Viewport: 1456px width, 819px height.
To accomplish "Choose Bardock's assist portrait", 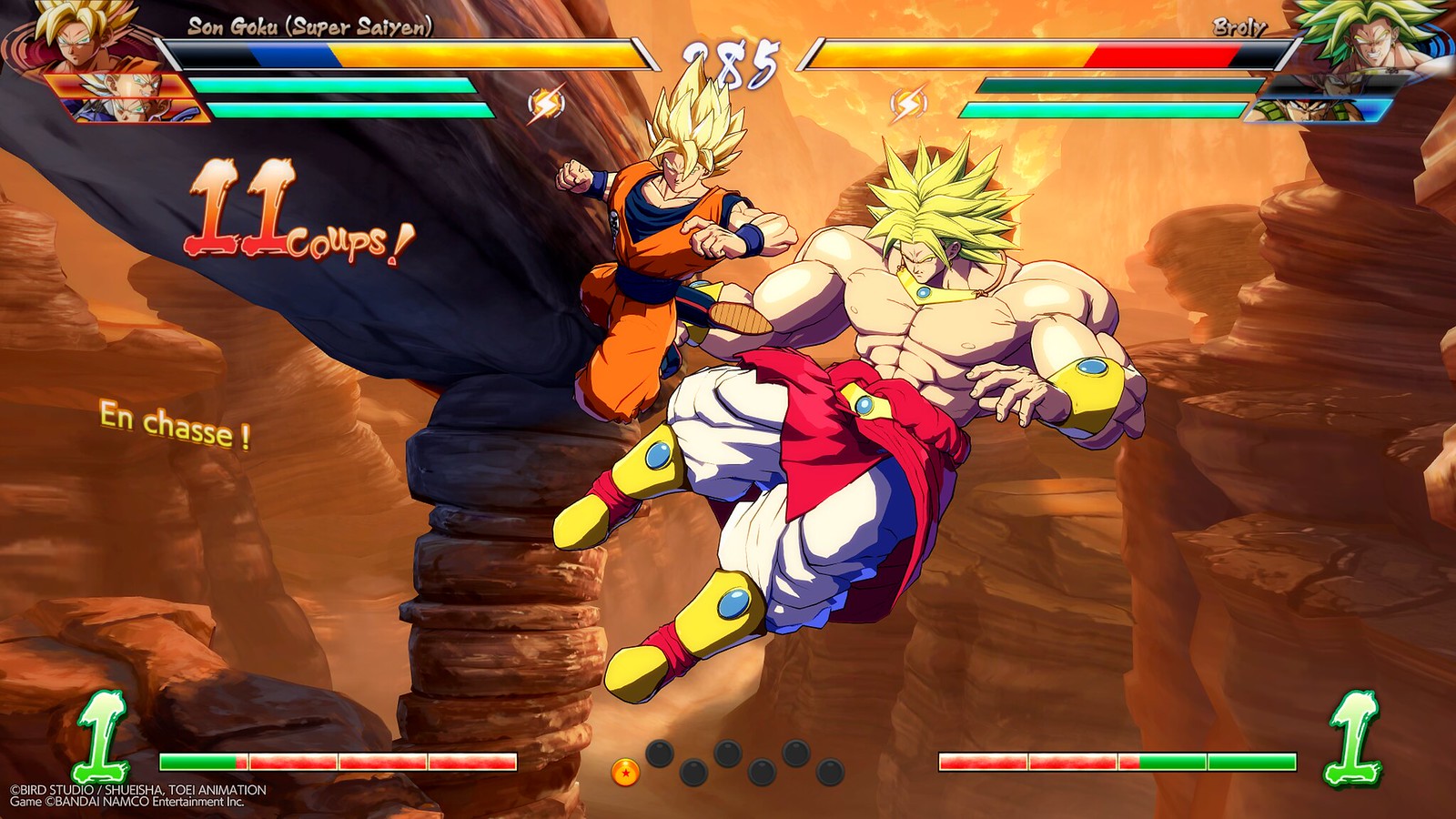I will point(1318,111).
